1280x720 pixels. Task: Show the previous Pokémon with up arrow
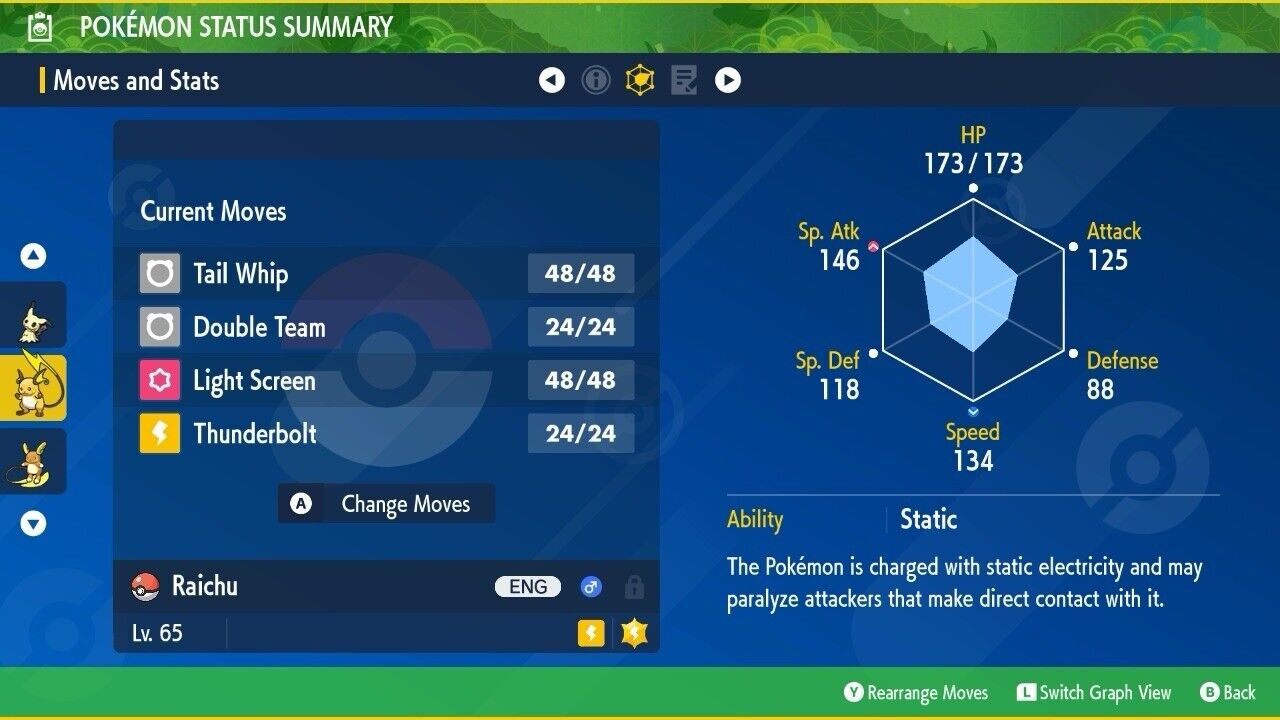click(x=33, y=257)
